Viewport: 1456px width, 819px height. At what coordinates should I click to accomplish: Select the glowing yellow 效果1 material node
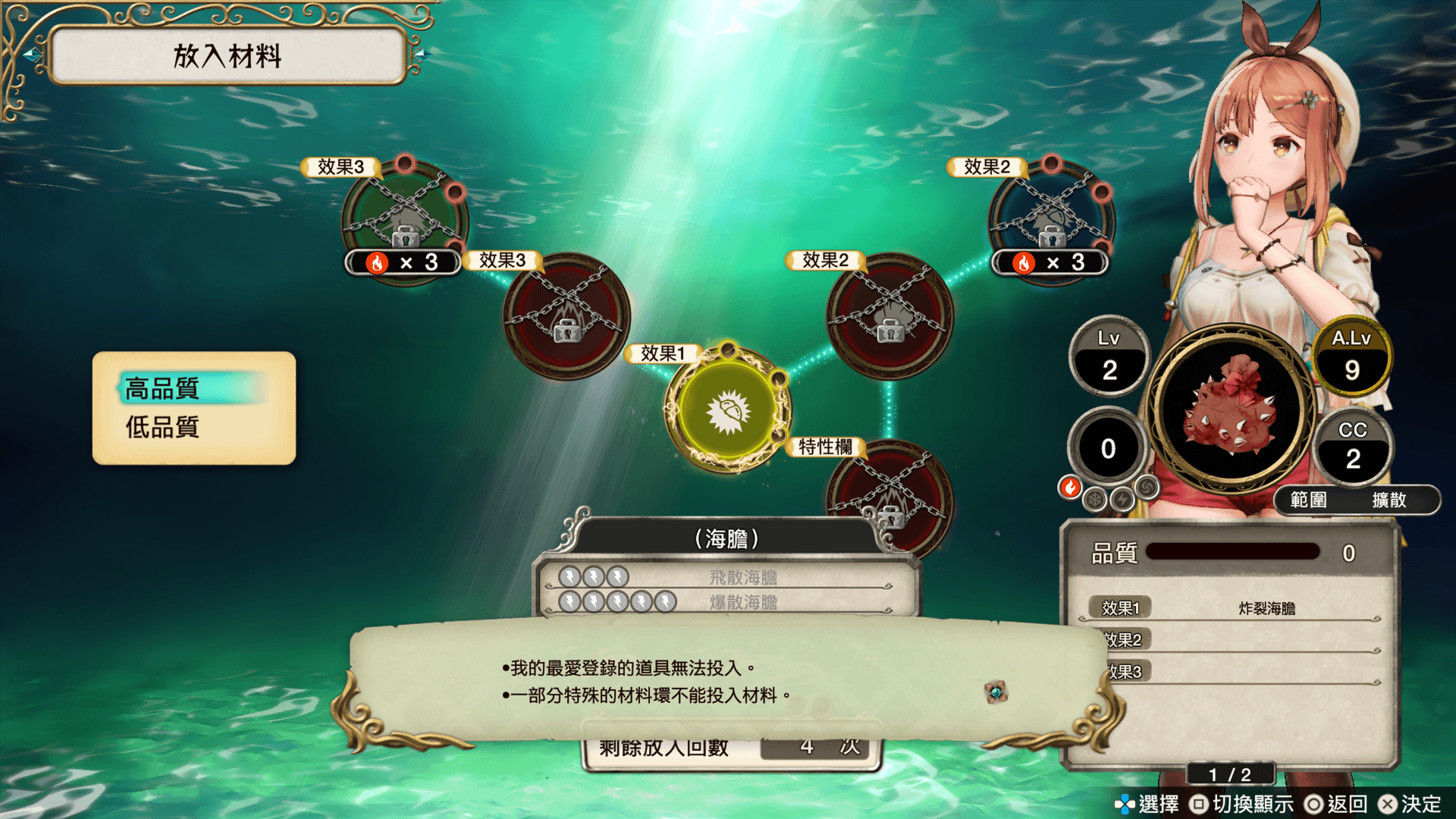(728, 410)
